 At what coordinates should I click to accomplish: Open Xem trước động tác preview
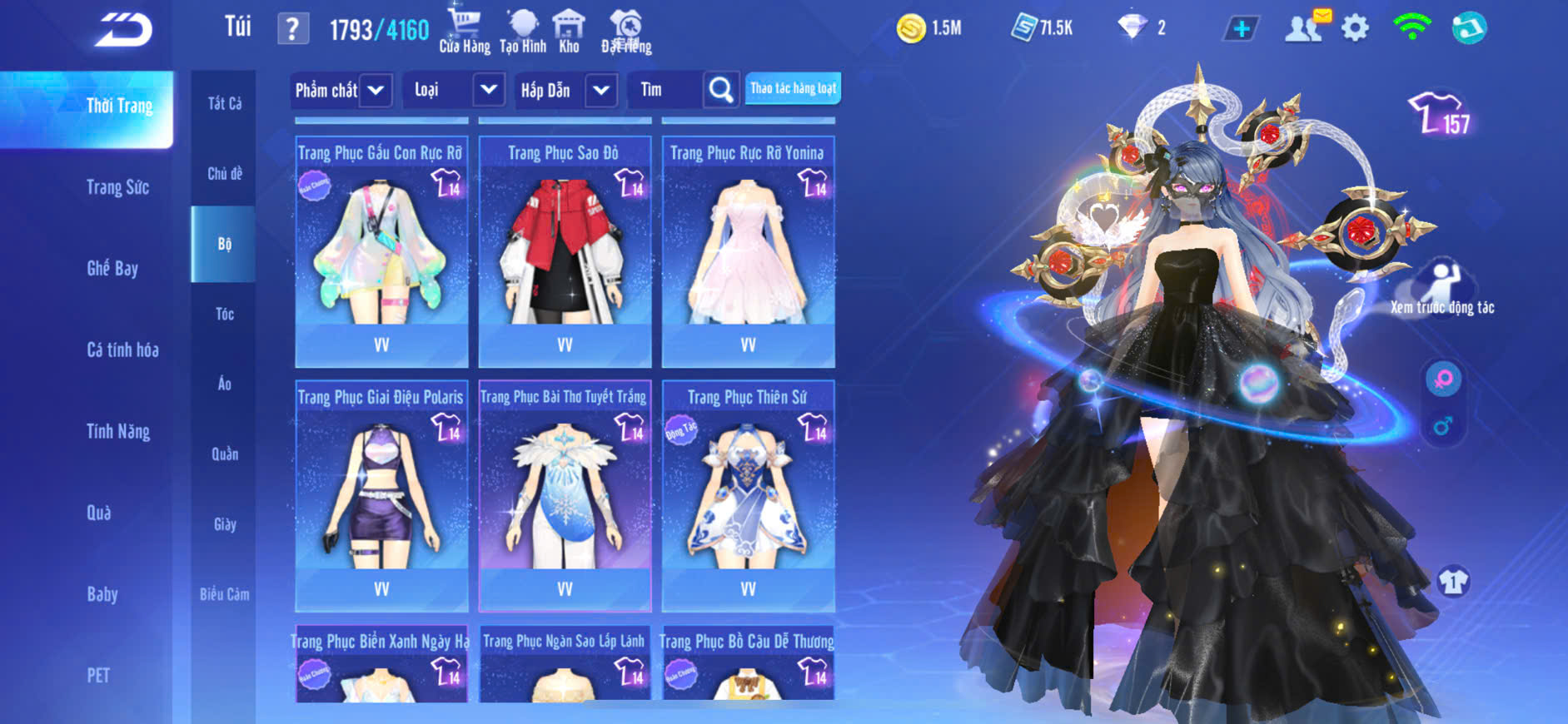tap(1442, 288)
